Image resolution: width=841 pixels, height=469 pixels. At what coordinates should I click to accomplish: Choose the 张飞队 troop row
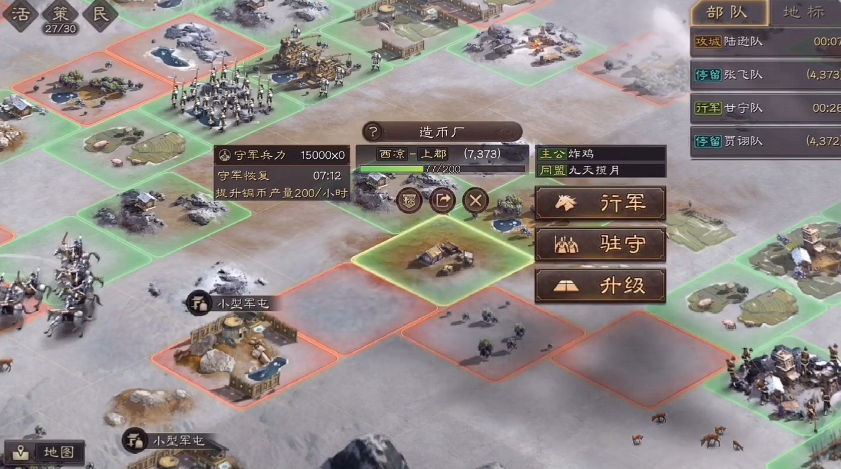[x=766, y=74]
